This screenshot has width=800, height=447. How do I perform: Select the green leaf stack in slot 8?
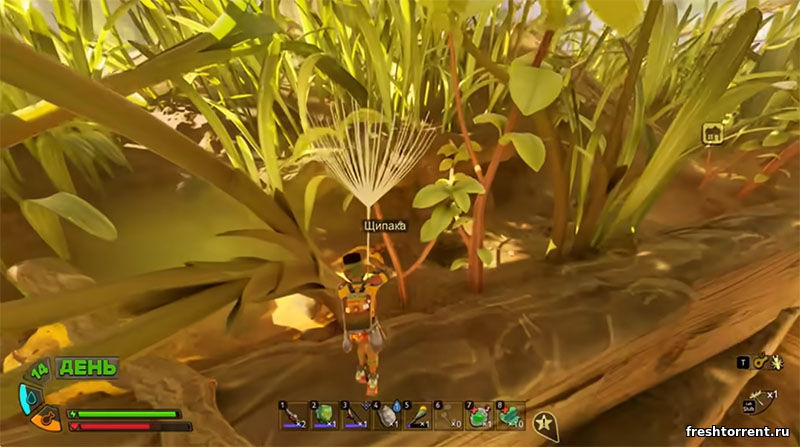(x=511, y=416)
